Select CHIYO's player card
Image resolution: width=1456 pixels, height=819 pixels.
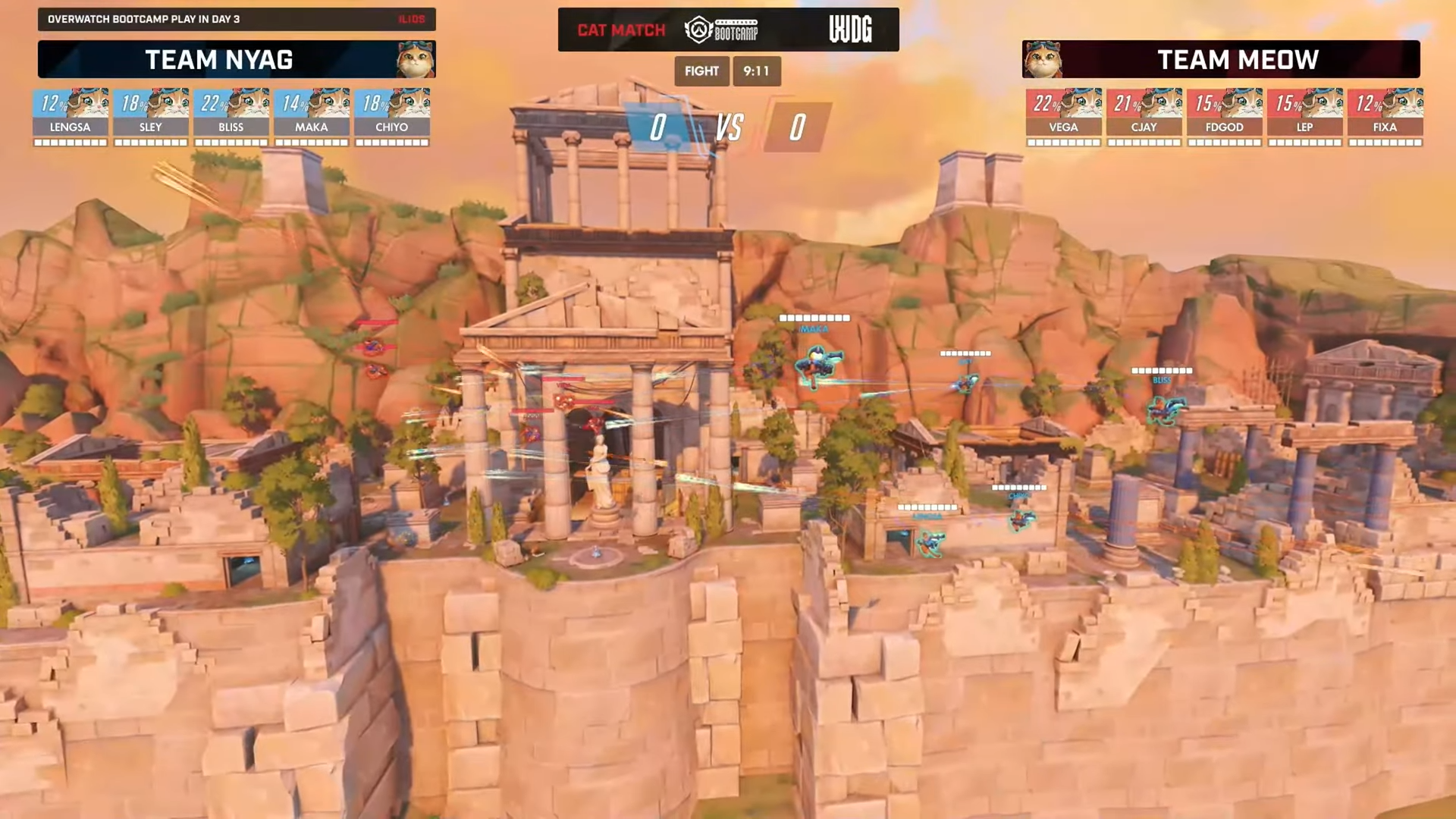click(x=392, y=116)
